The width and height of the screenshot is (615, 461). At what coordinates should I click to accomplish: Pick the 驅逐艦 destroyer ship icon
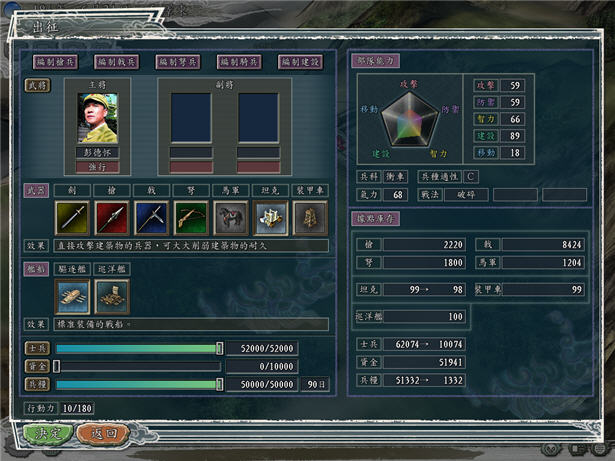pyautogui.click(x=72, y=295)
